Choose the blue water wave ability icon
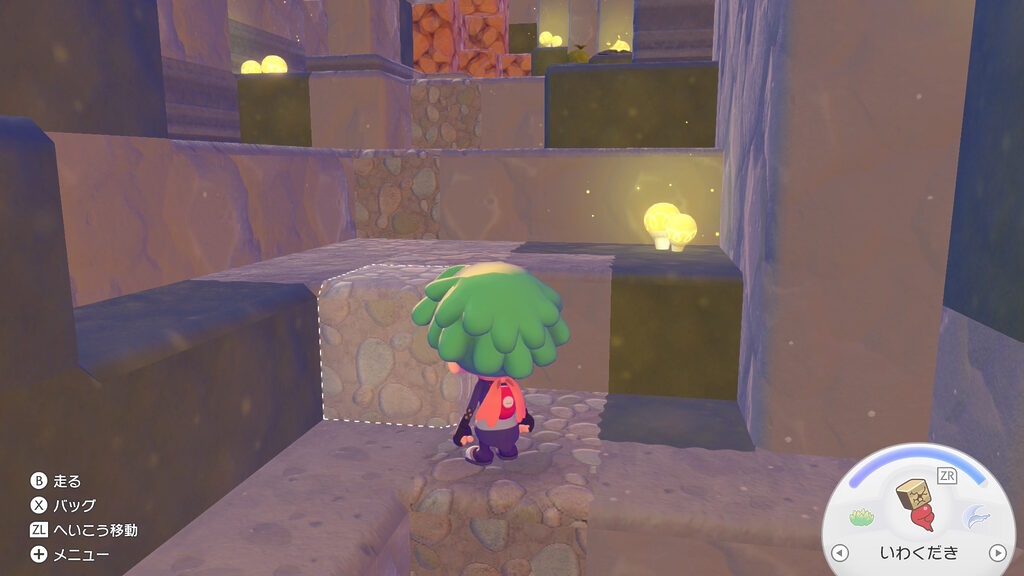This screenshot has width=1024, height=576. tap(975, 517)
